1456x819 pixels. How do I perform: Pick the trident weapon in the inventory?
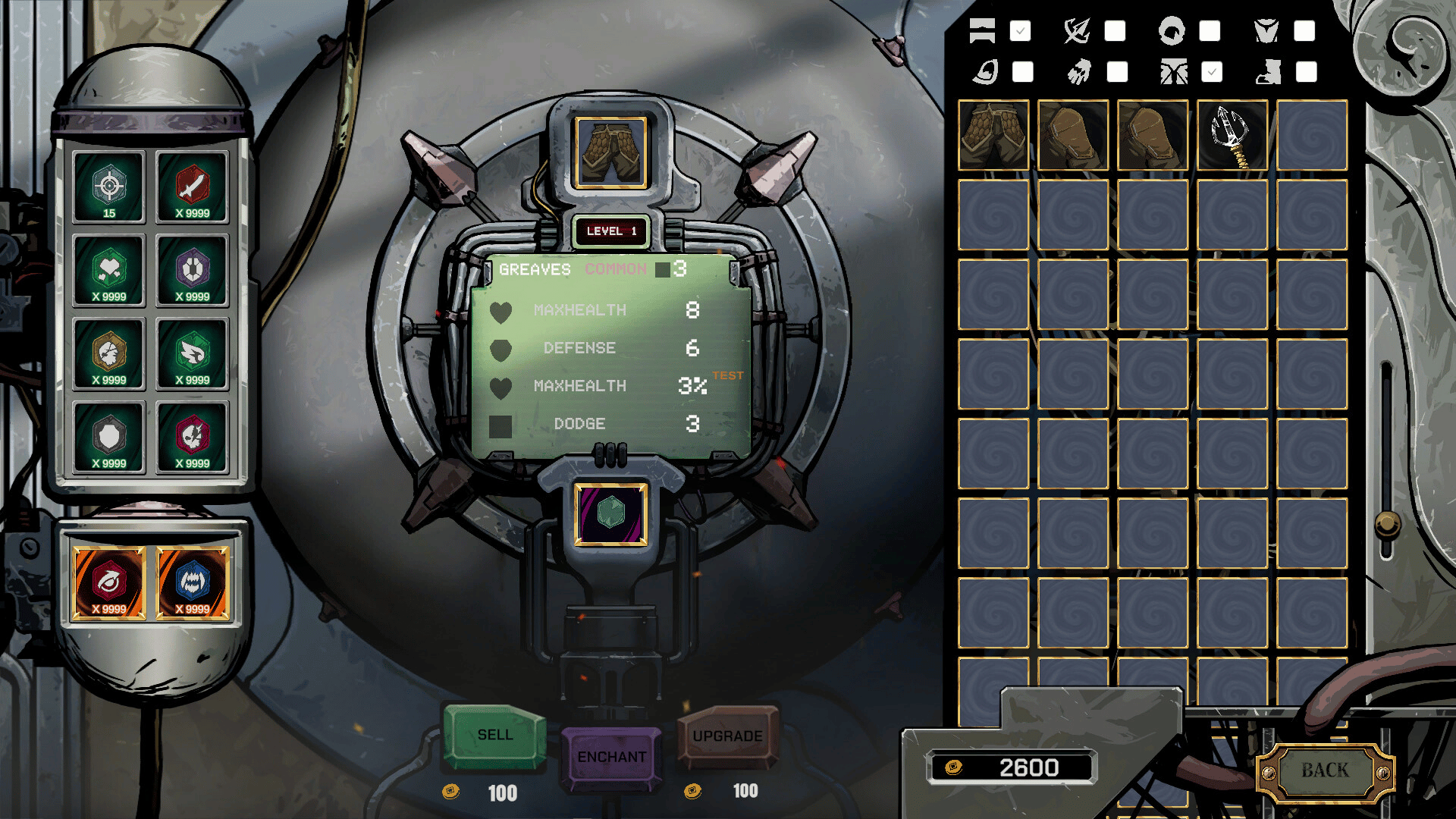click(1232, 135)
